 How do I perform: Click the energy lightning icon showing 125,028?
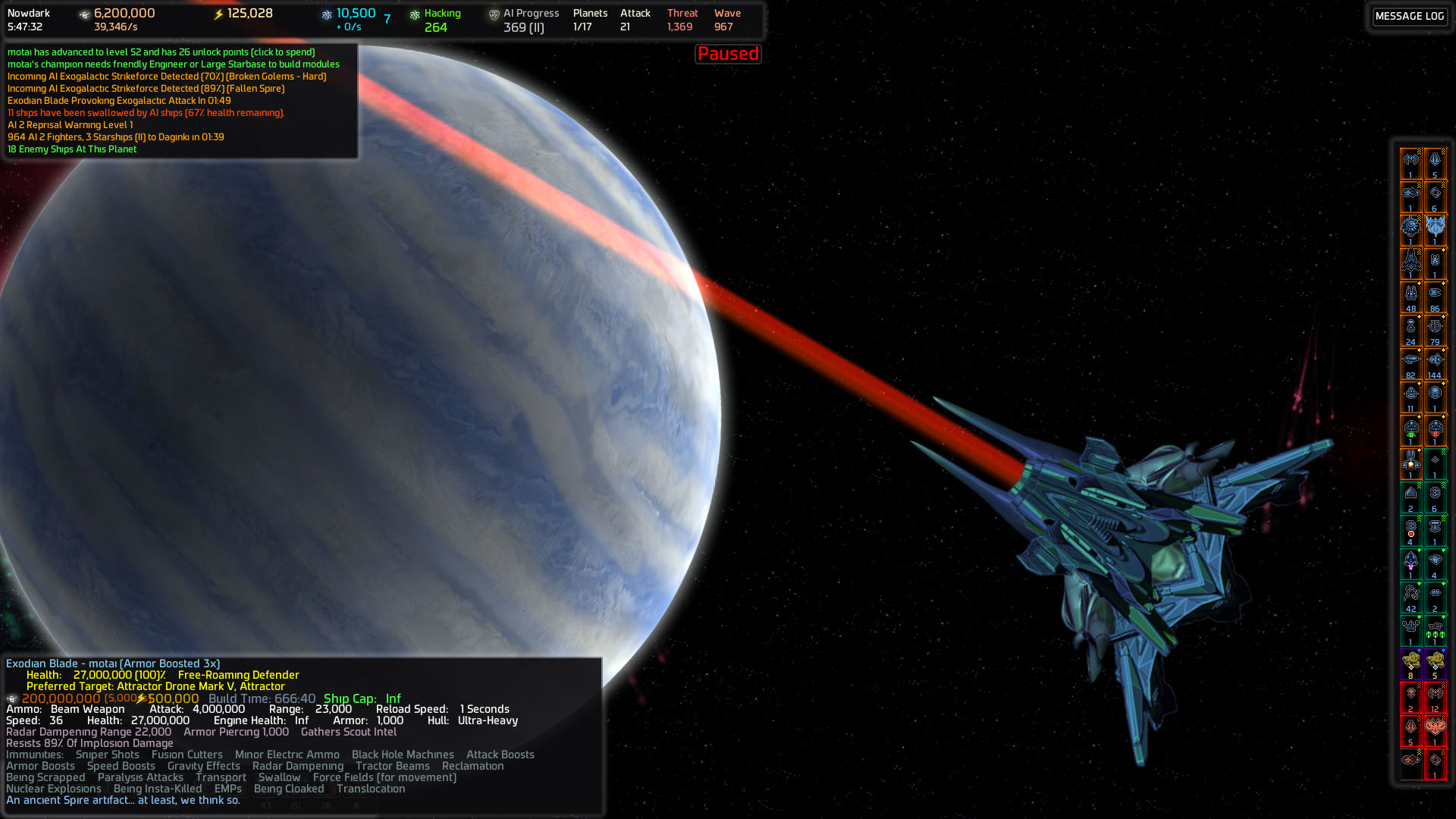pyautogui.click(x=218, y=13)
